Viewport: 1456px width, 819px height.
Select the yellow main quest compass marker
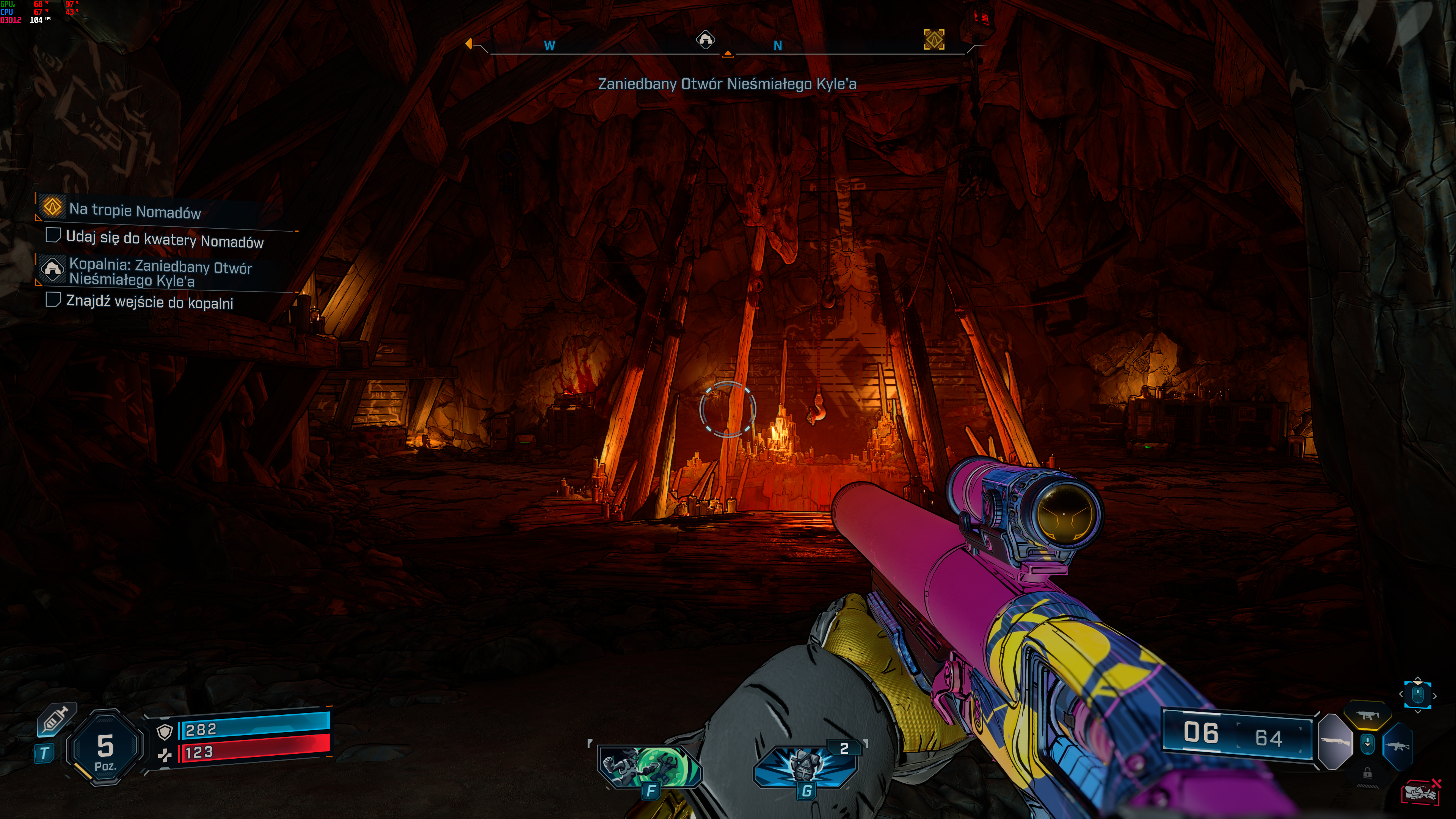pyautogui.click(x=934, y=39)
